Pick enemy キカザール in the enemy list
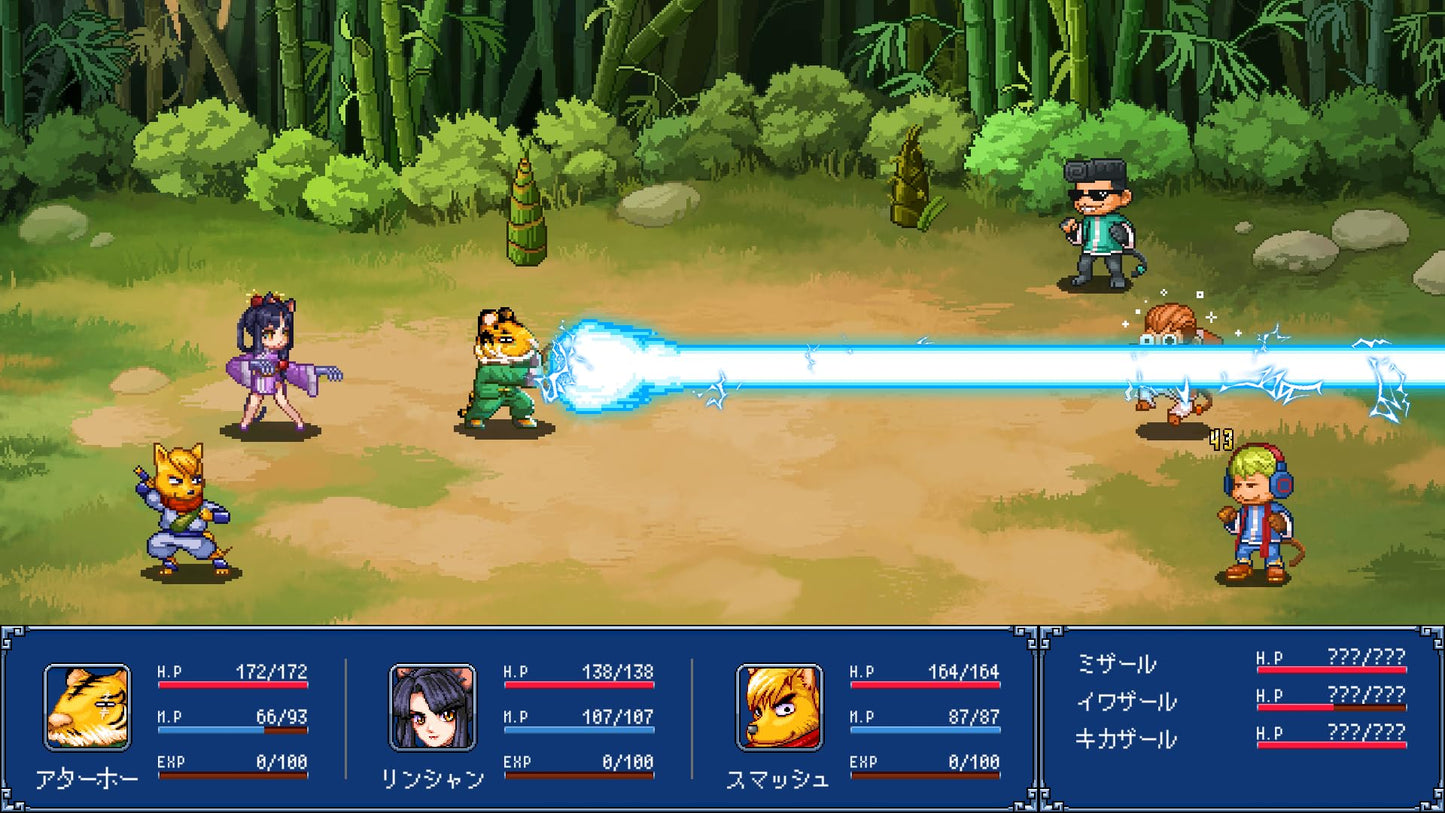1445x813 pixels. coord(1126,740)
